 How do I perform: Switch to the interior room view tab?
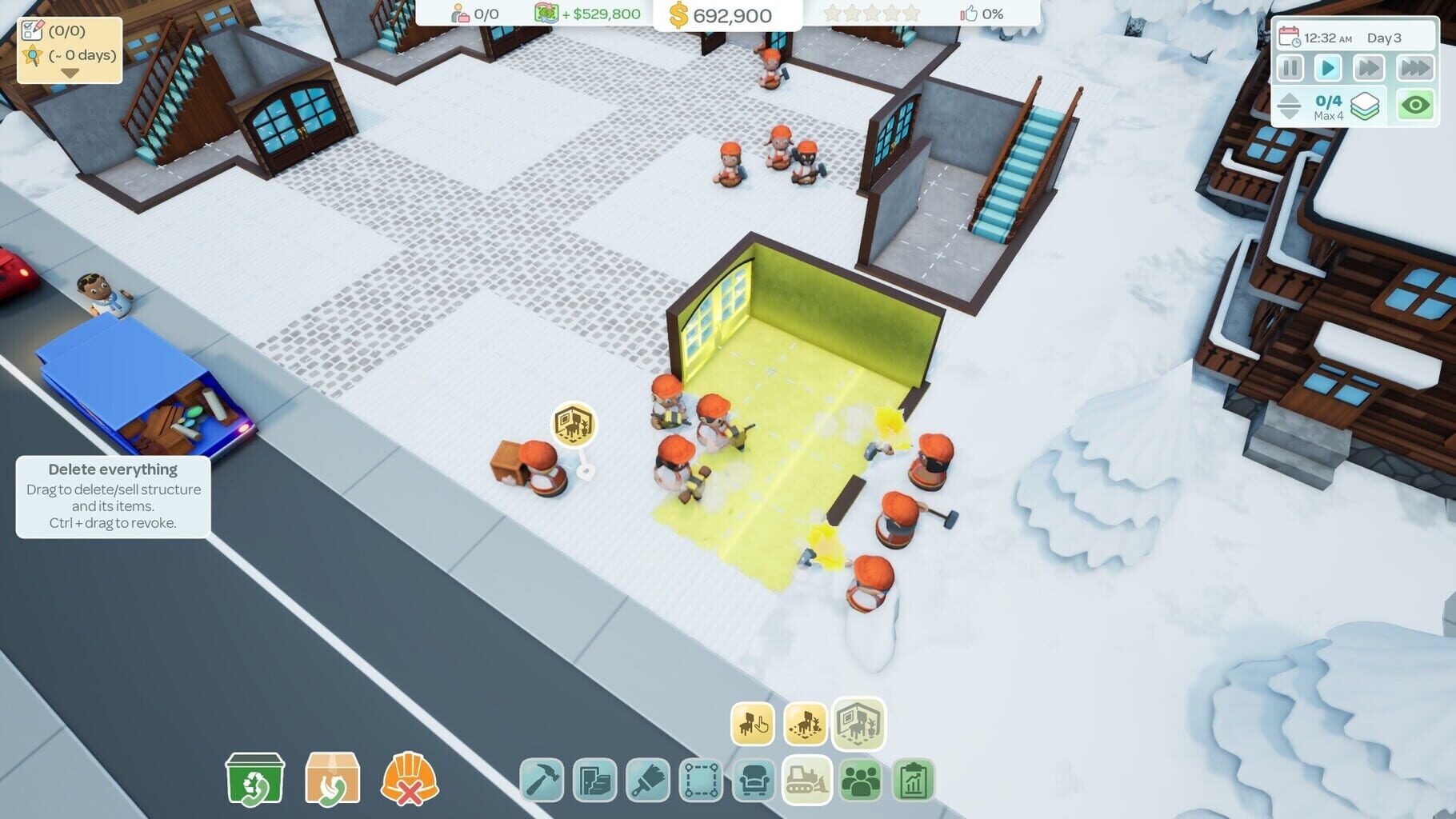[861, 725]
